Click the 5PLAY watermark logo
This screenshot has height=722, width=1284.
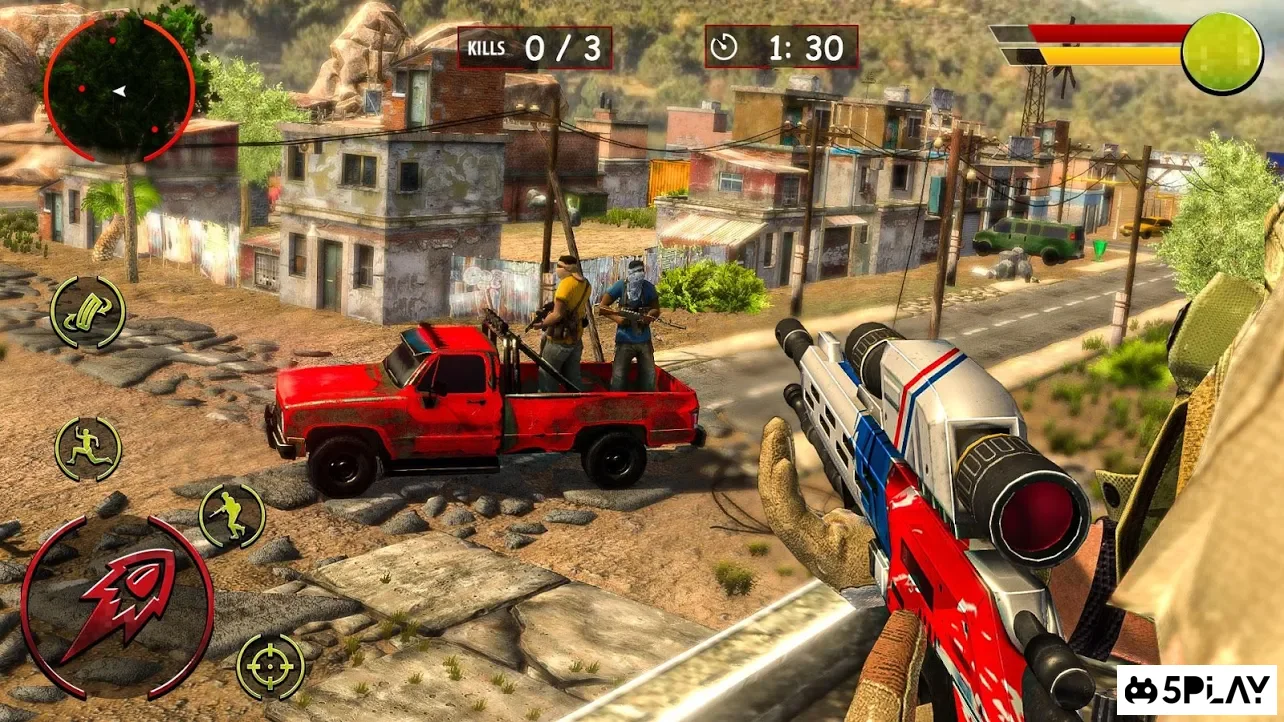pos(1196,690)
